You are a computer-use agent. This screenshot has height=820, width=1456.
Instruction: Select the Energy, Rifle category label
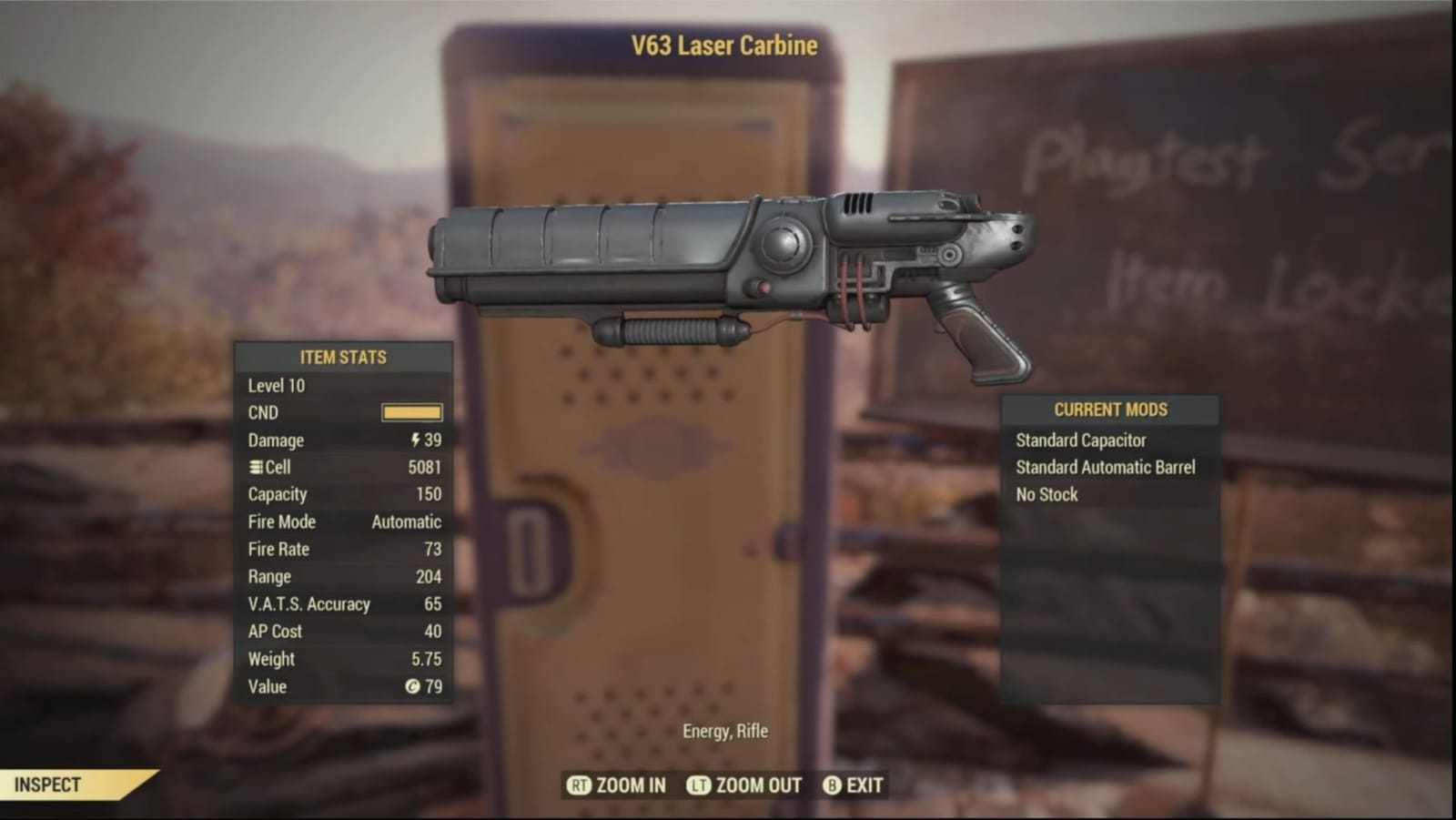coord(725,731)
